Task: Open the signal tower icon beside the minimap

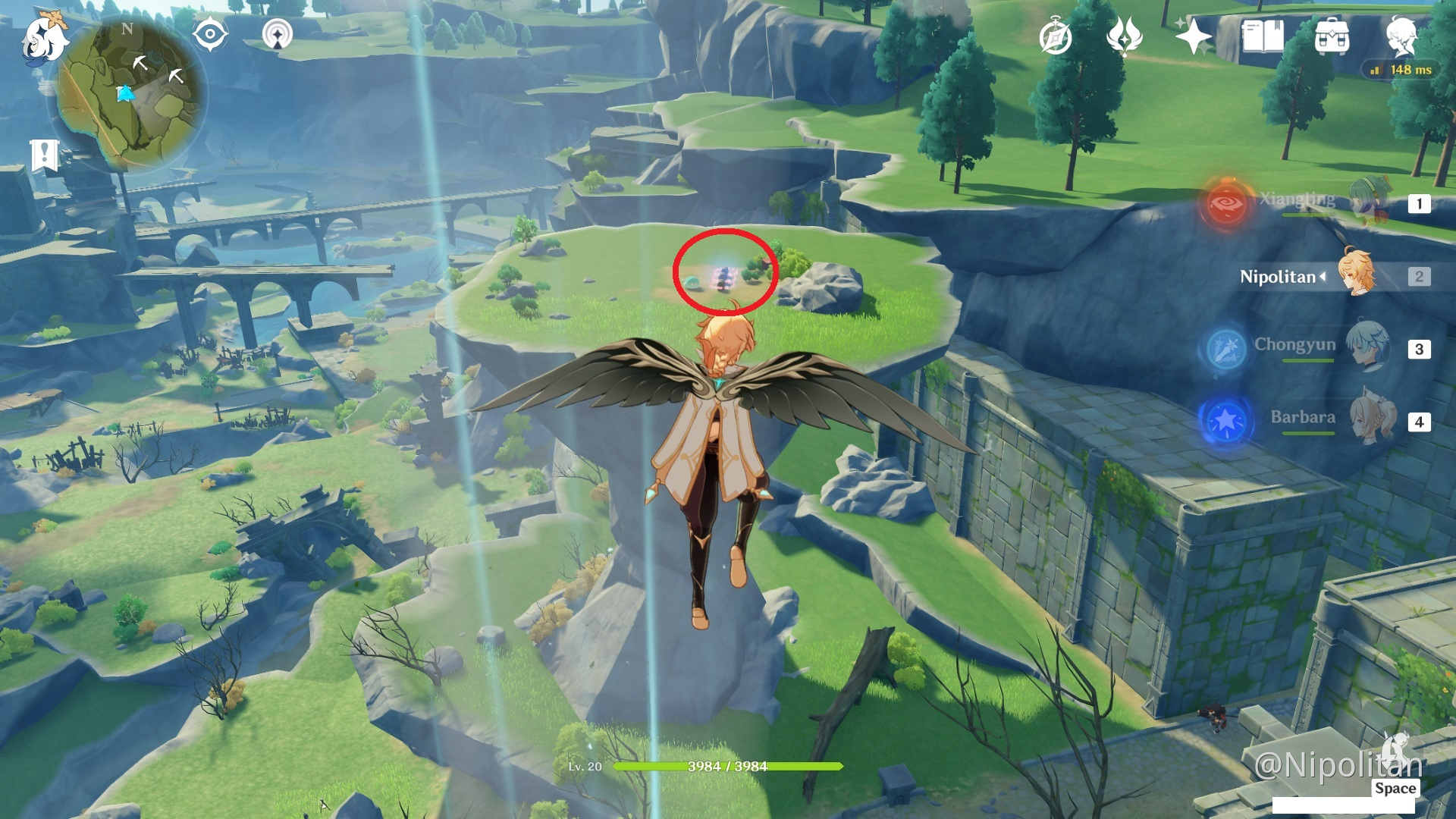Action: [278, 35]
